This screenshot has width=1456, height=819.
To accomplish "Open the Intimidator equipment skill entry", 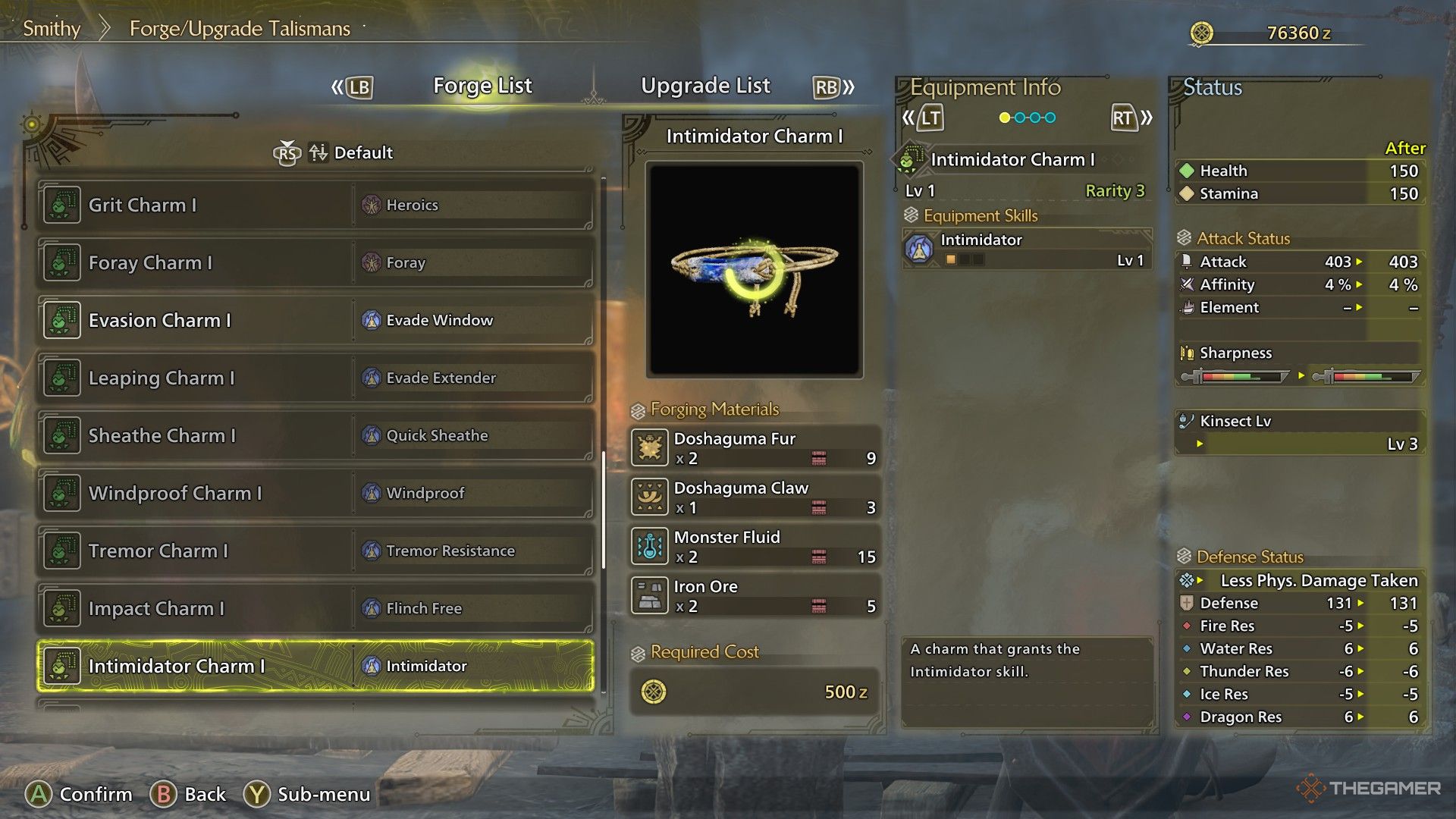I will pyautogui.click(x=1028, y=249).
